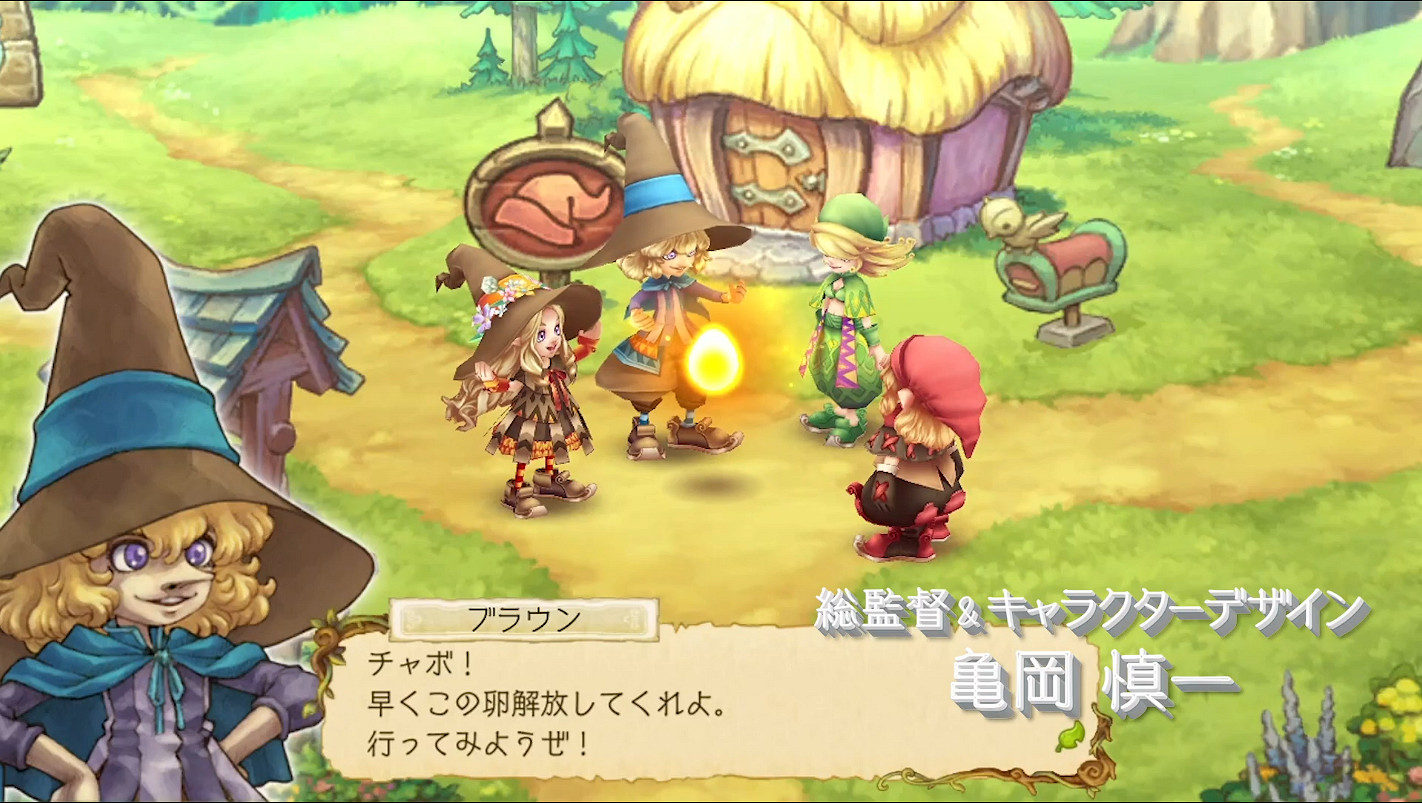The height and width of the screenshot is (803, 1422).
Task: Select the meat shop sign
Action: (x=548, y=203)
